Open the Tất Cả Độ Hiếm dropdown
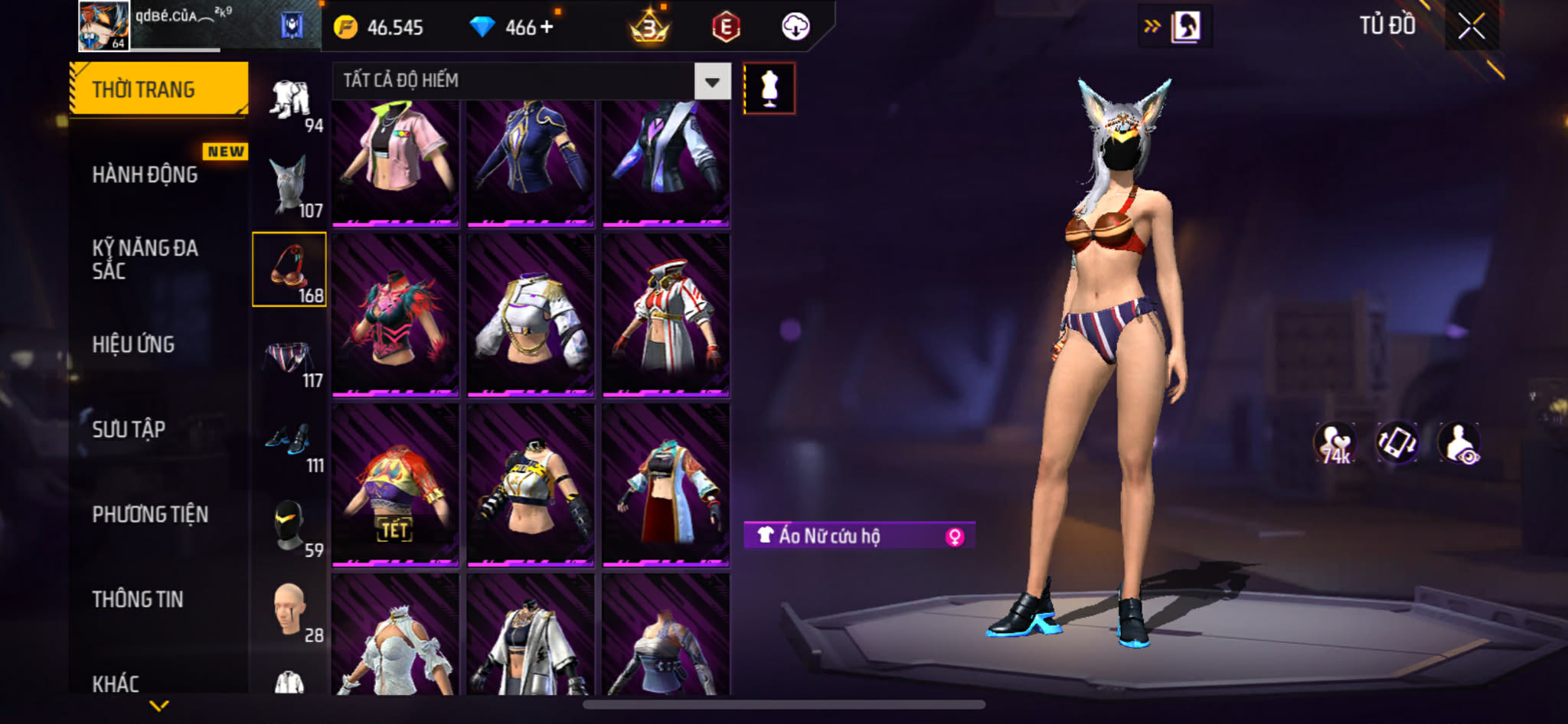 pyautogui.click(x=712, y=81)
